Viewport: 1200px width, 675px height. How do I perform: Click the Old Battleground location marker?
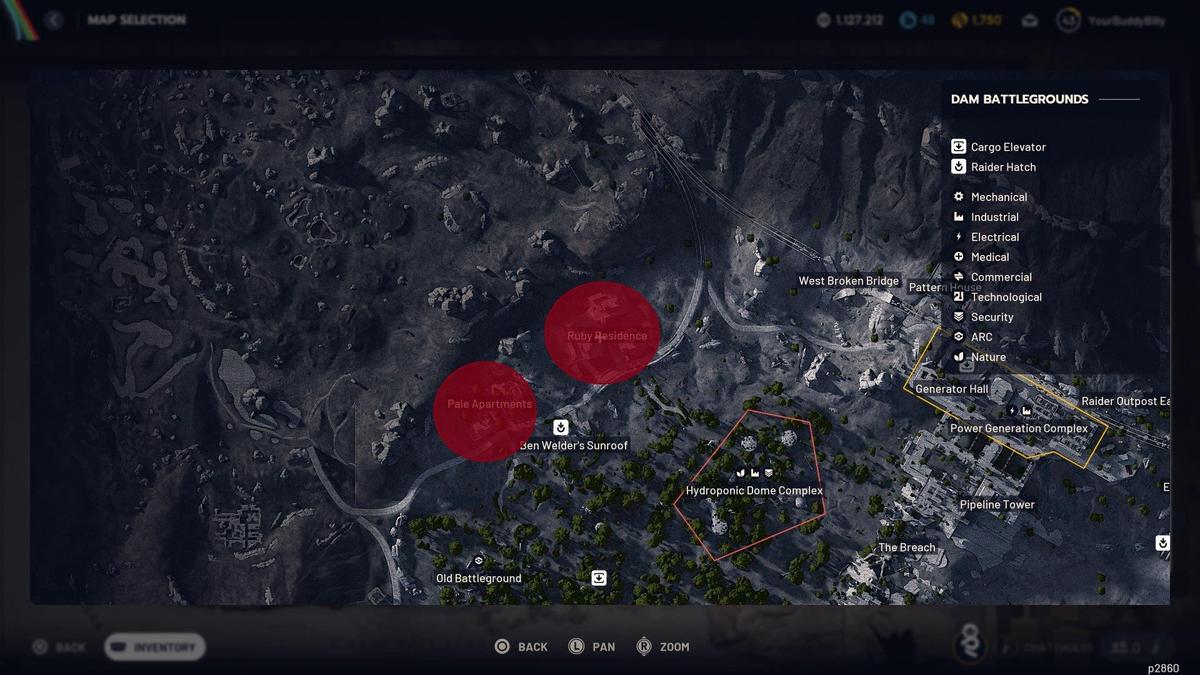(x=478, y=578)
